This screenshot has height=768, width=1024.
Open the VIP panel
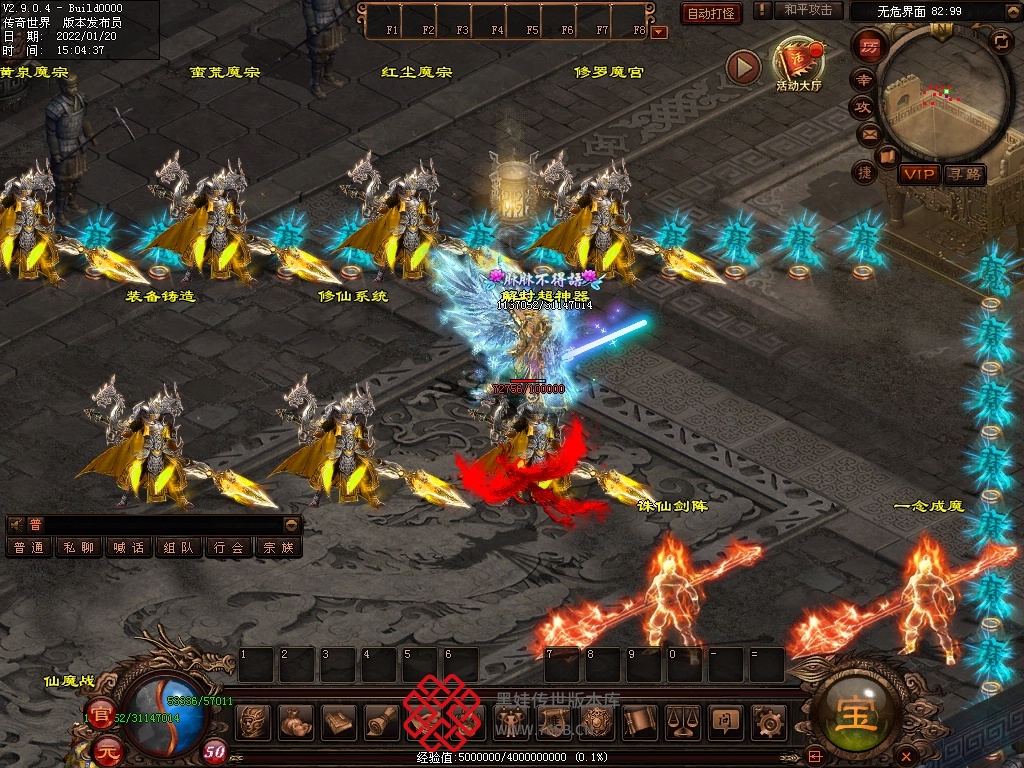coord(918,174)
